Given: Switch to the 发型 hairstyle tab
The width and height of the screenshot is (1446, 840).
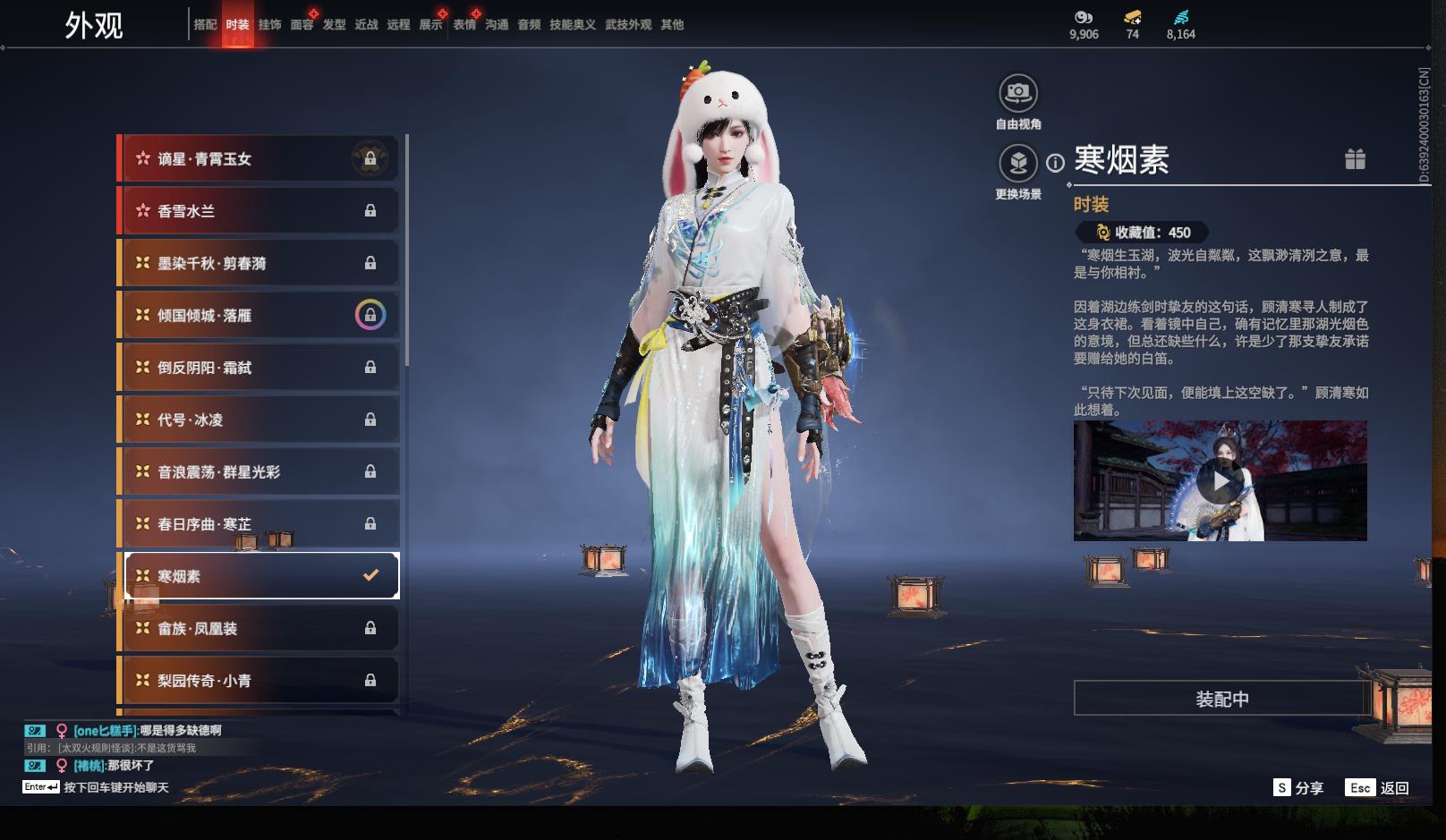Looking at the screenshot, I should [334, 25].
